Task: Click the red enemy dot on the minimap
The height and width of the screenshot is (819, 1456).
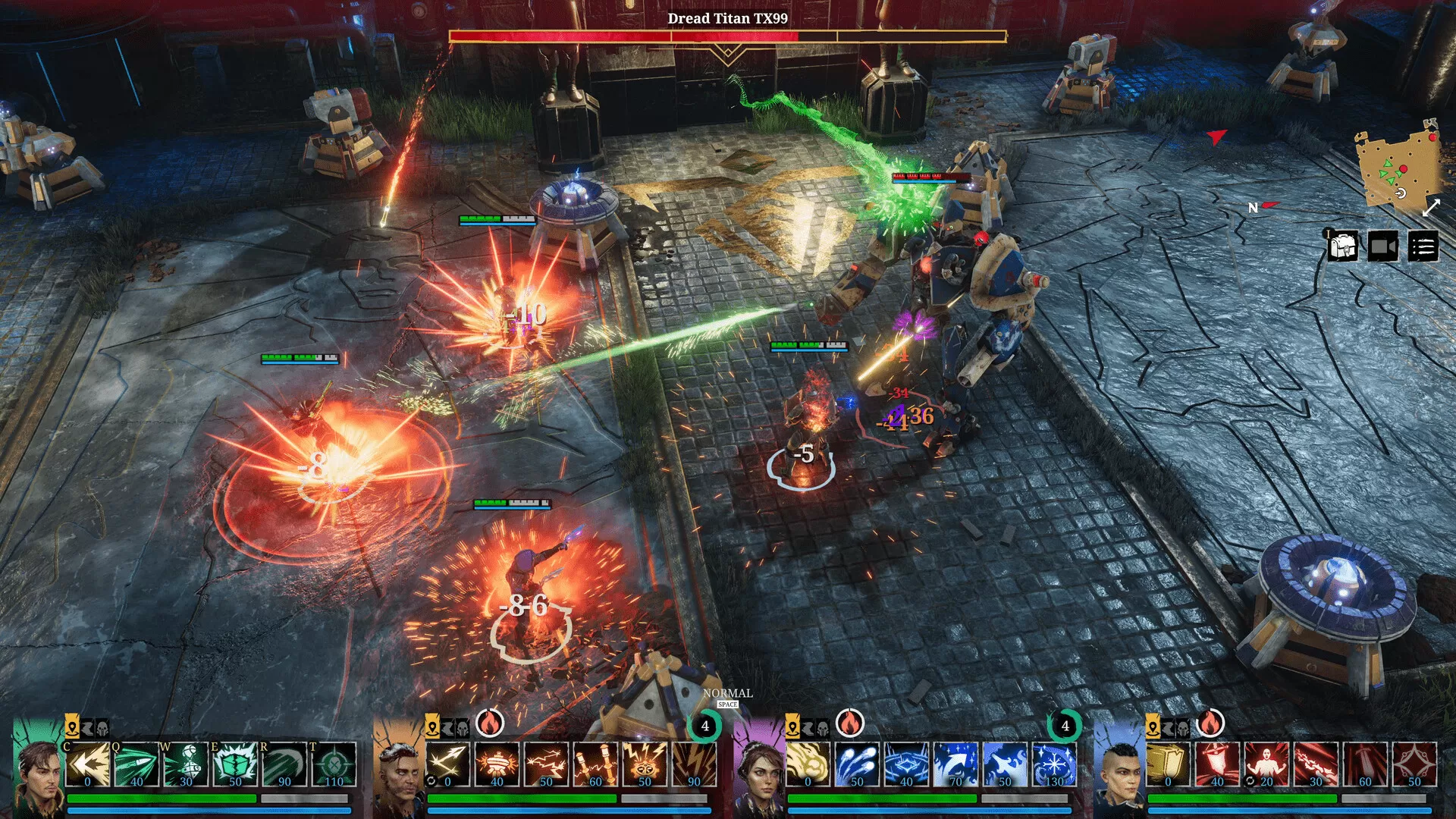Action: click(1404, 169)
